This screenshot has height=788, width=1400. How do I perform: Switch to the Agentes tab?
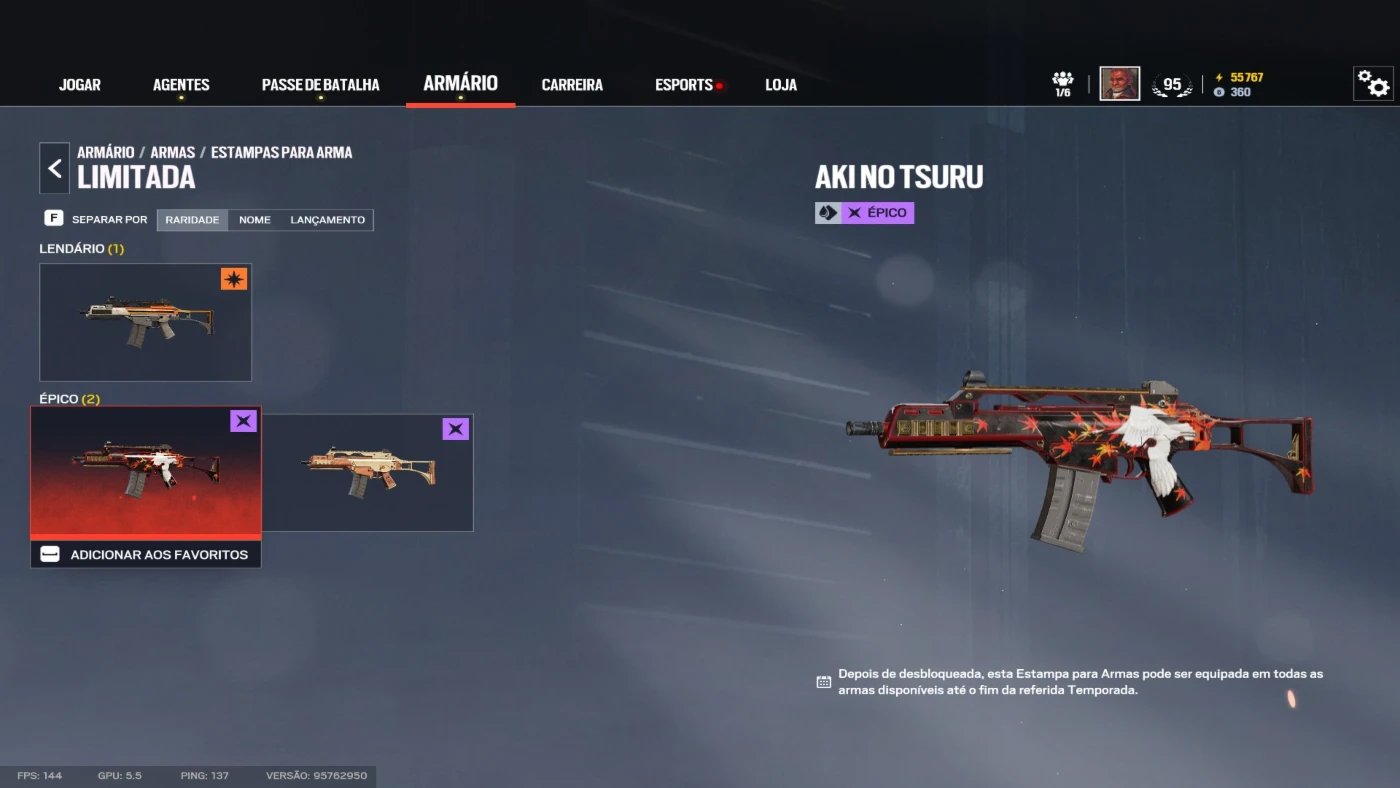point(181,85)
